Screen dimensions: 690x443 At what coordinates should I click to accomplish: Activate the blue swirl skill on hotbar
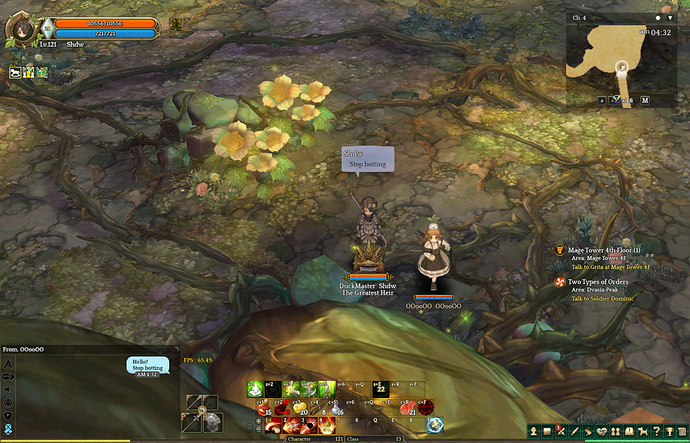435,425
